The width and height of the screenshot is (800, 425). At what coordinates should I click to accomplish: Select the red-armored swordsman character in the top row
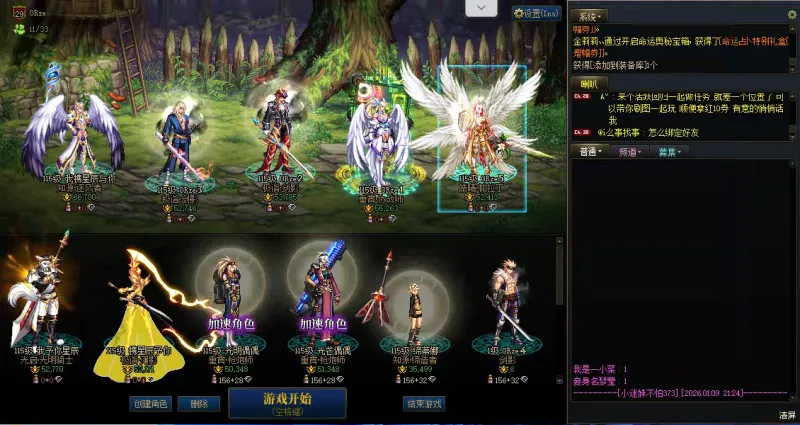click(280, 135)
